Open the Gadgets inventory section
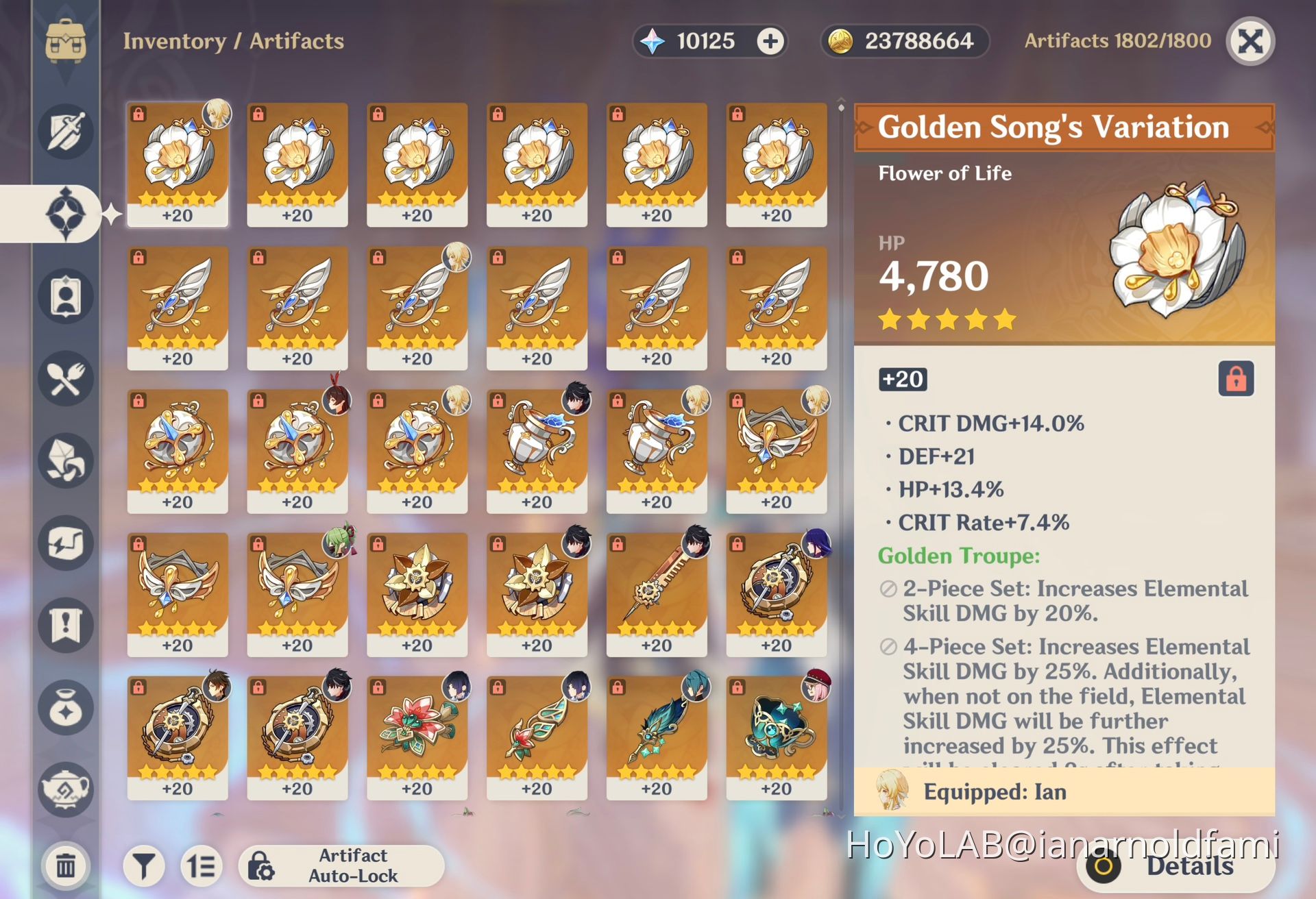1316x899 pixels. [65, 543]
